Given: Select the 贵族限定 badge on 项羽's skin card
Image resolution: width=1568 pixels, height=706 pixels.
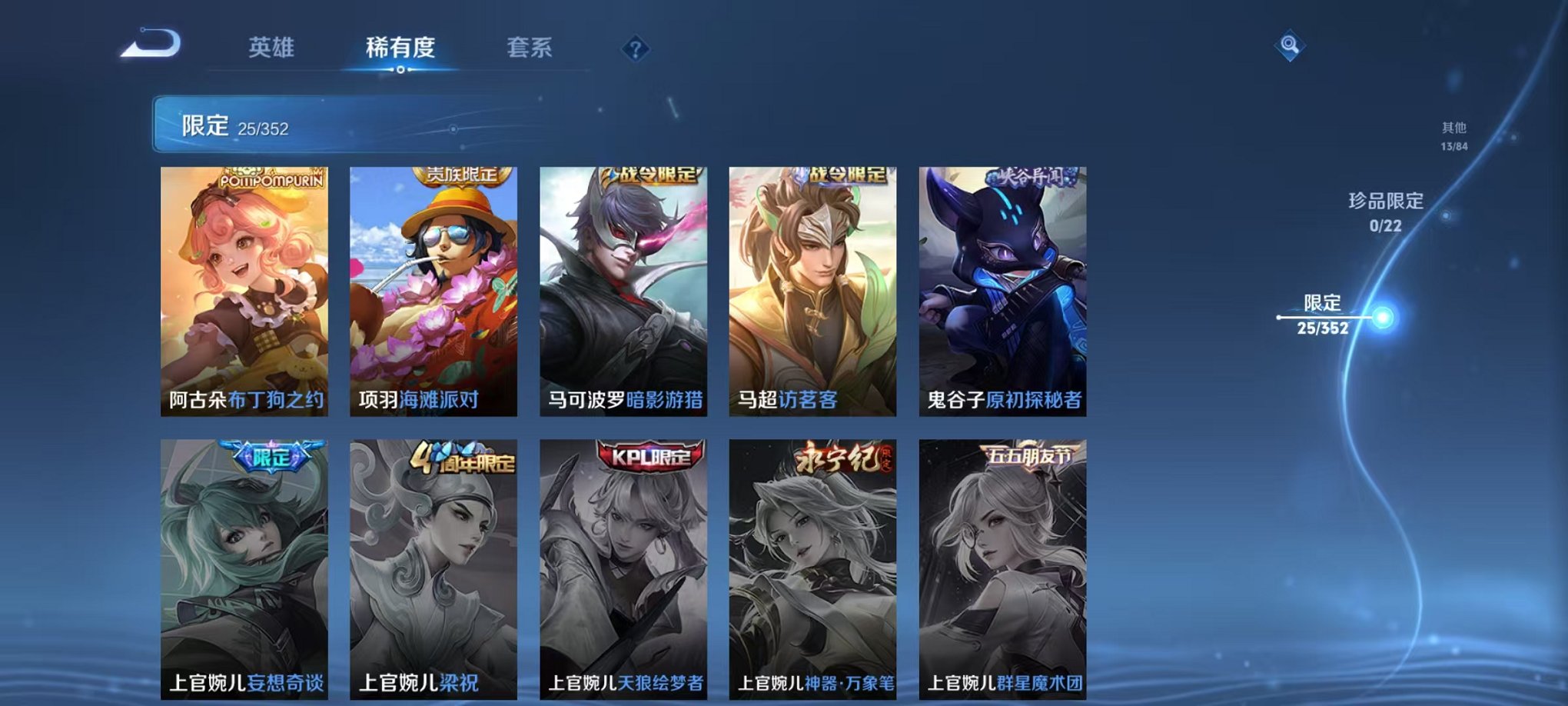Looking at the screenshot, I should [x=462, y=175].
